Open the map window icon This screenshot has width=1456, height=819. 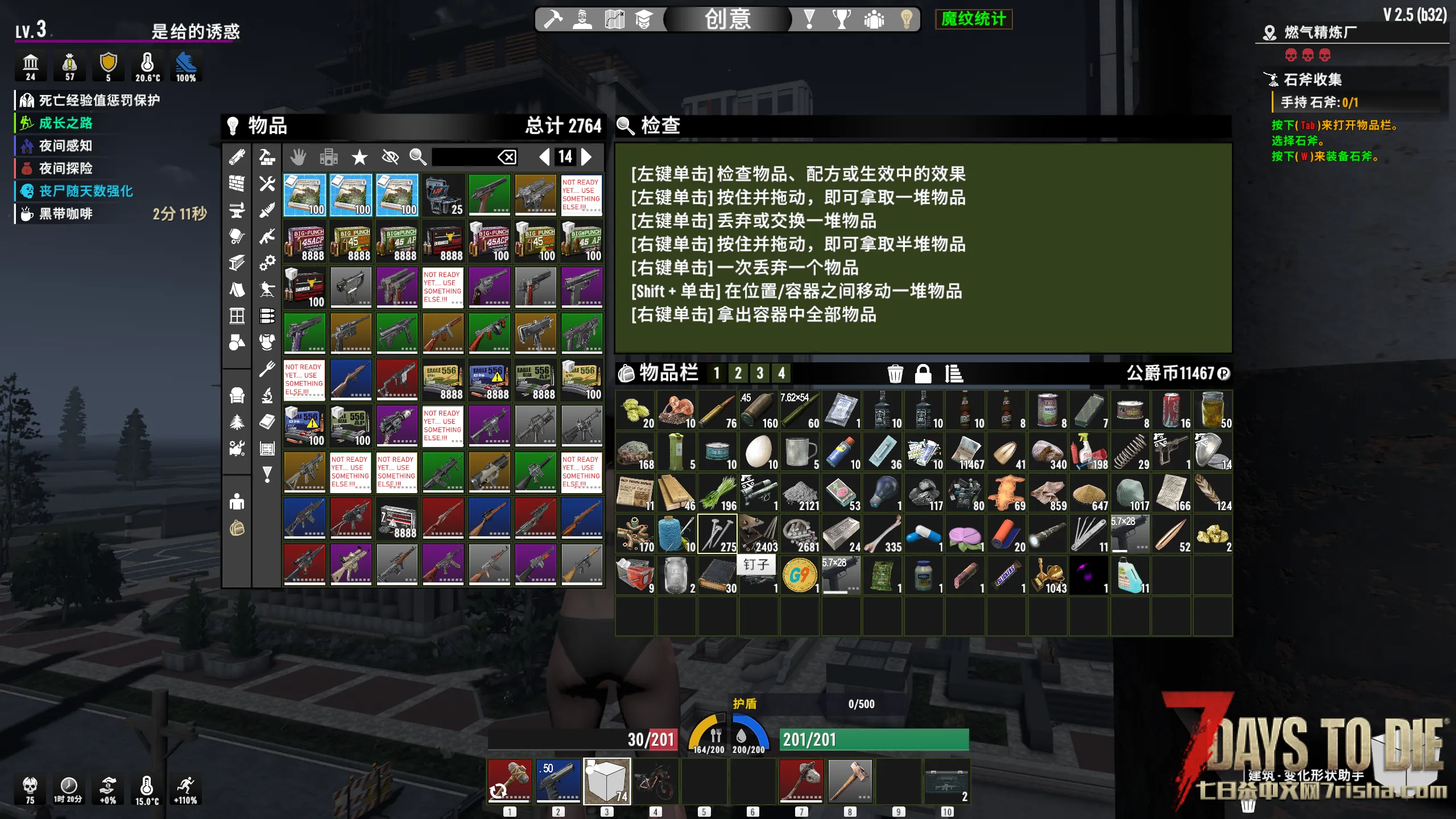[614, 19]
